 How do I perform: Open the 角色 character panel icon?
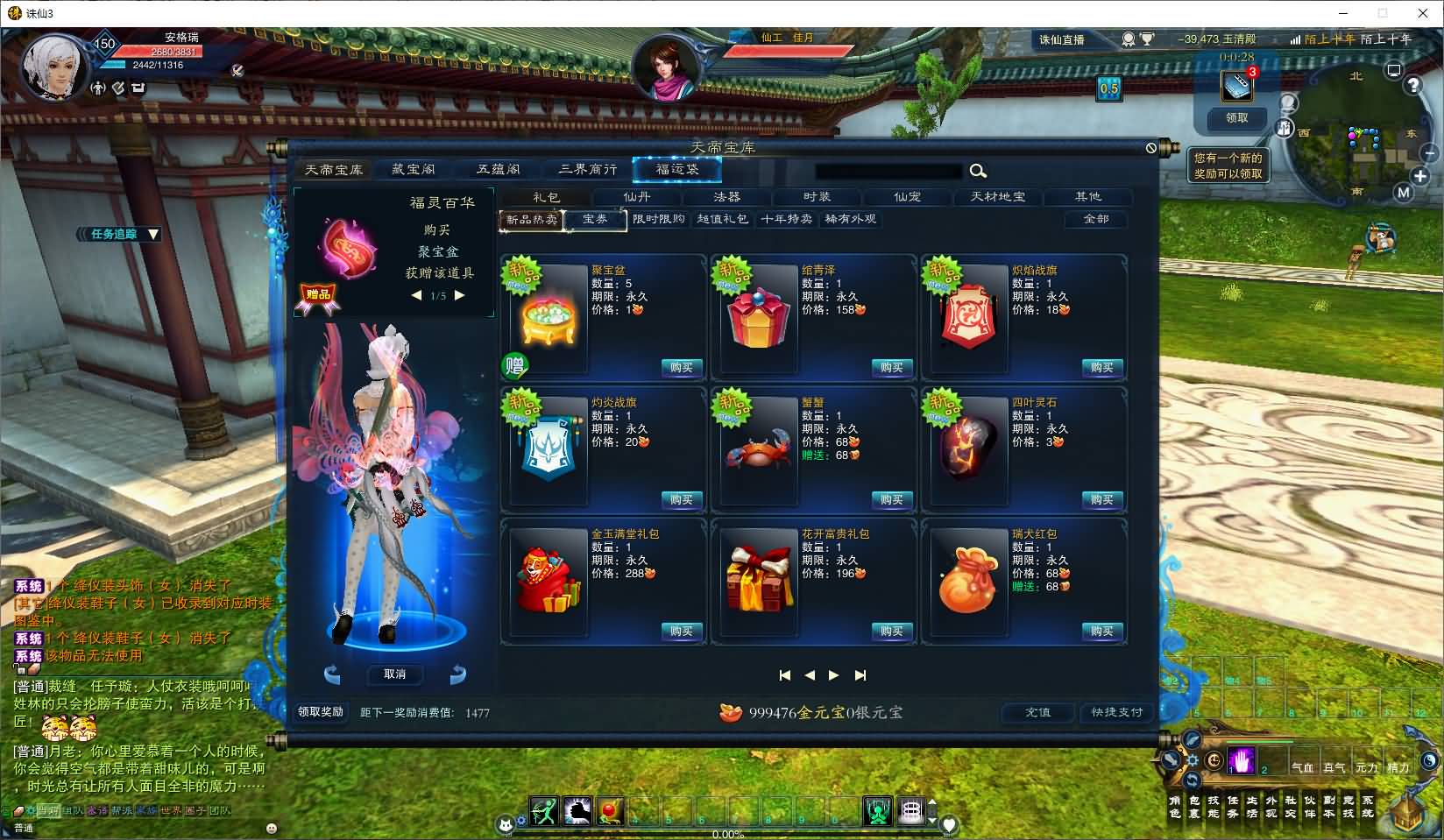click(1175, 807)
